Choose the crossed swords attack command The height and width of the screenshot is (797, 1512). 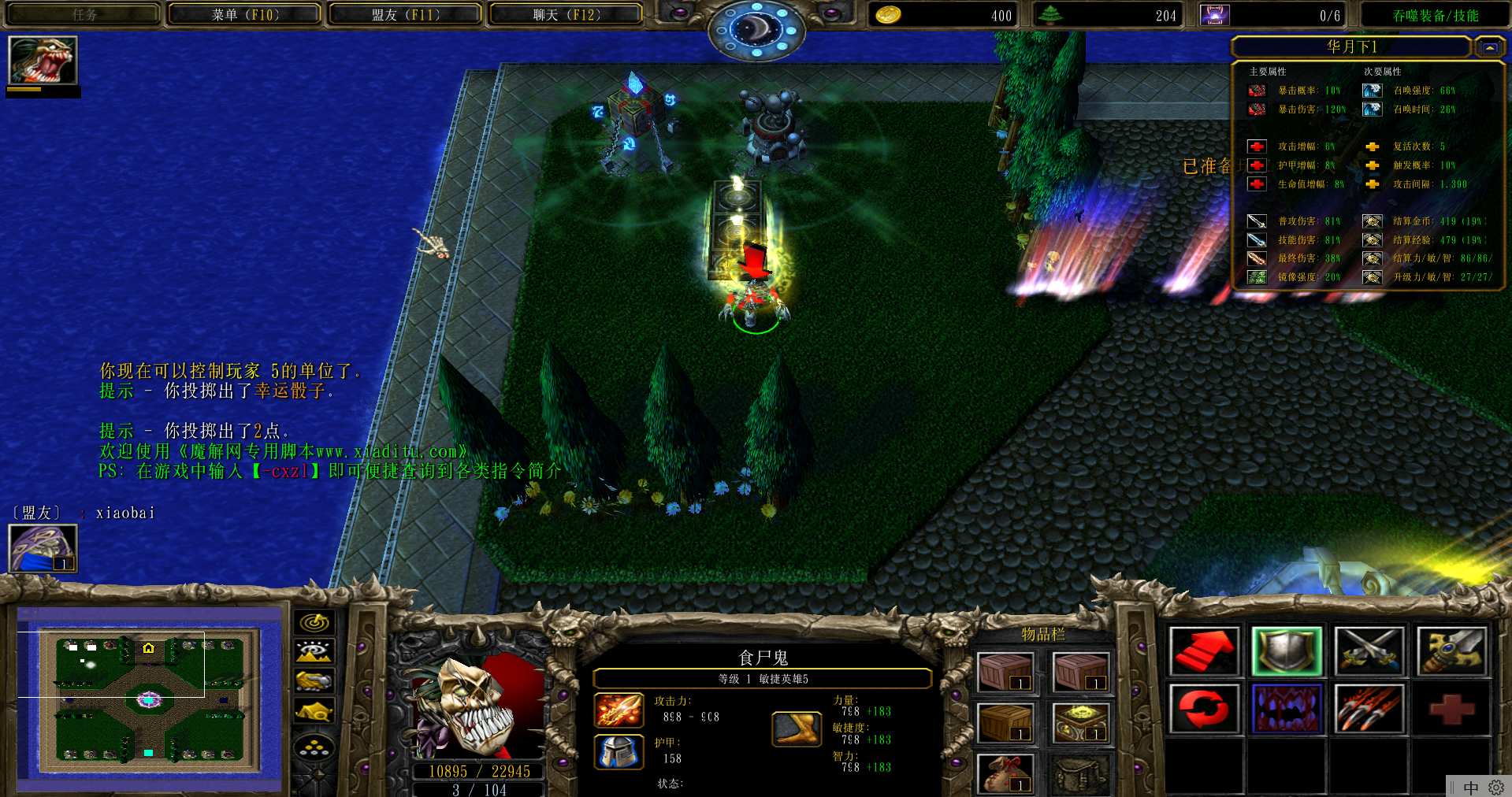point(1369,651)
